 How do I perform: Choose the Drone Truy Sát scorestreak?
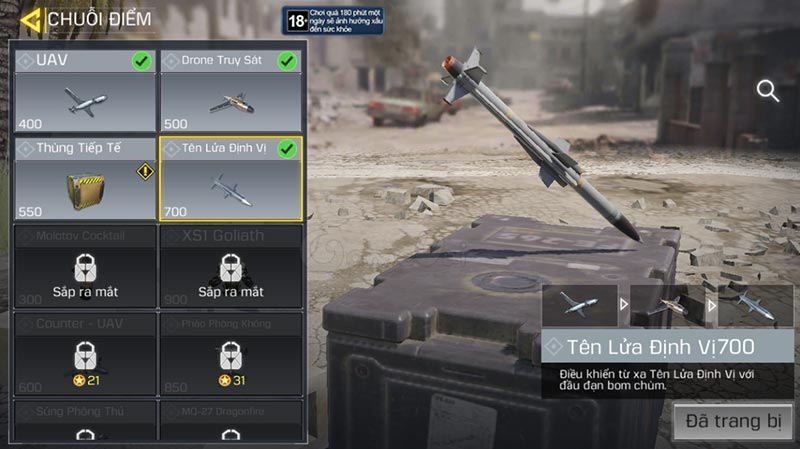pos(231,91)
